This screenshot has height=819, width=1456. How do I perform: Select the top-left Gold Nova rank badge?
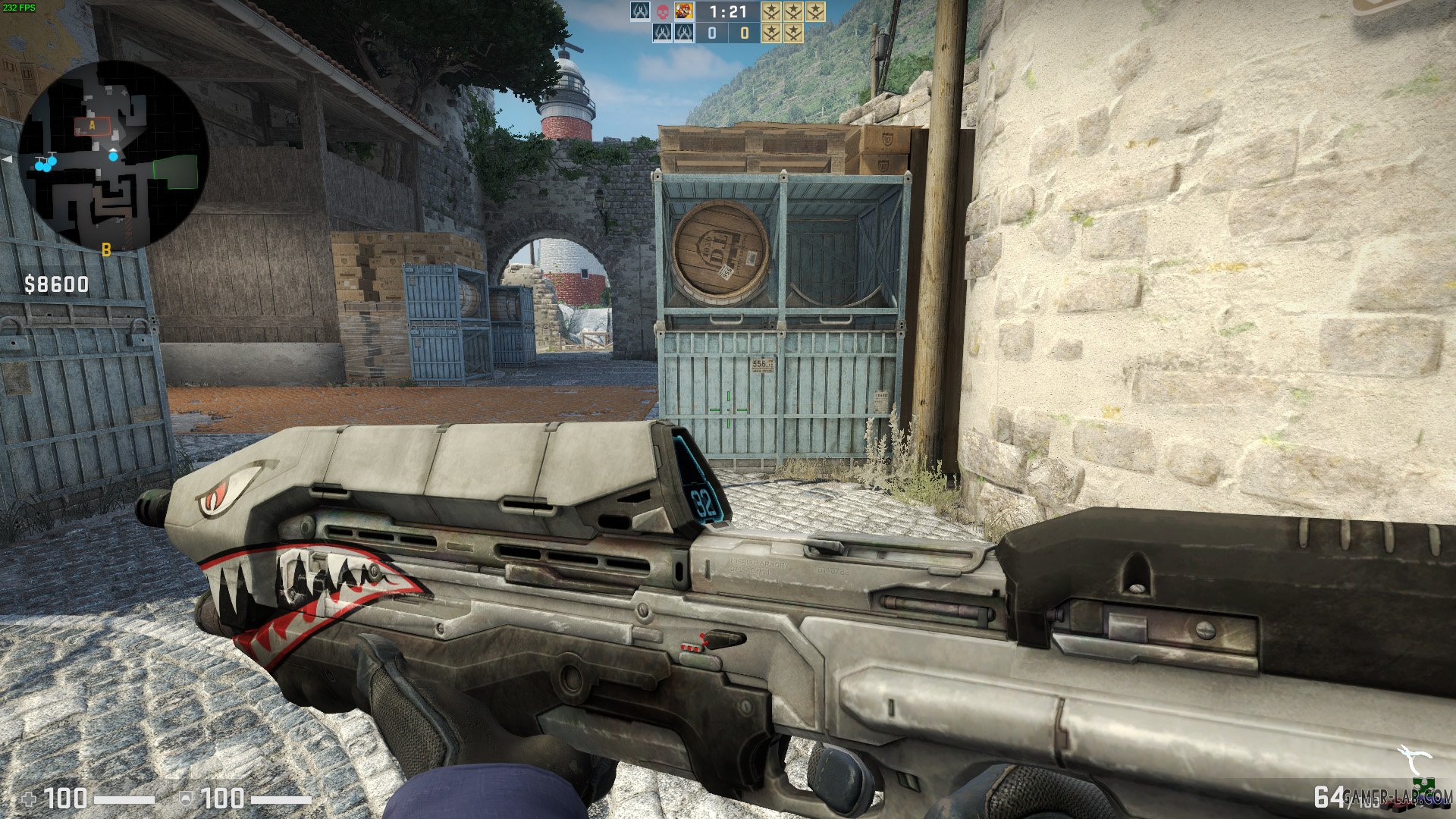770,12
